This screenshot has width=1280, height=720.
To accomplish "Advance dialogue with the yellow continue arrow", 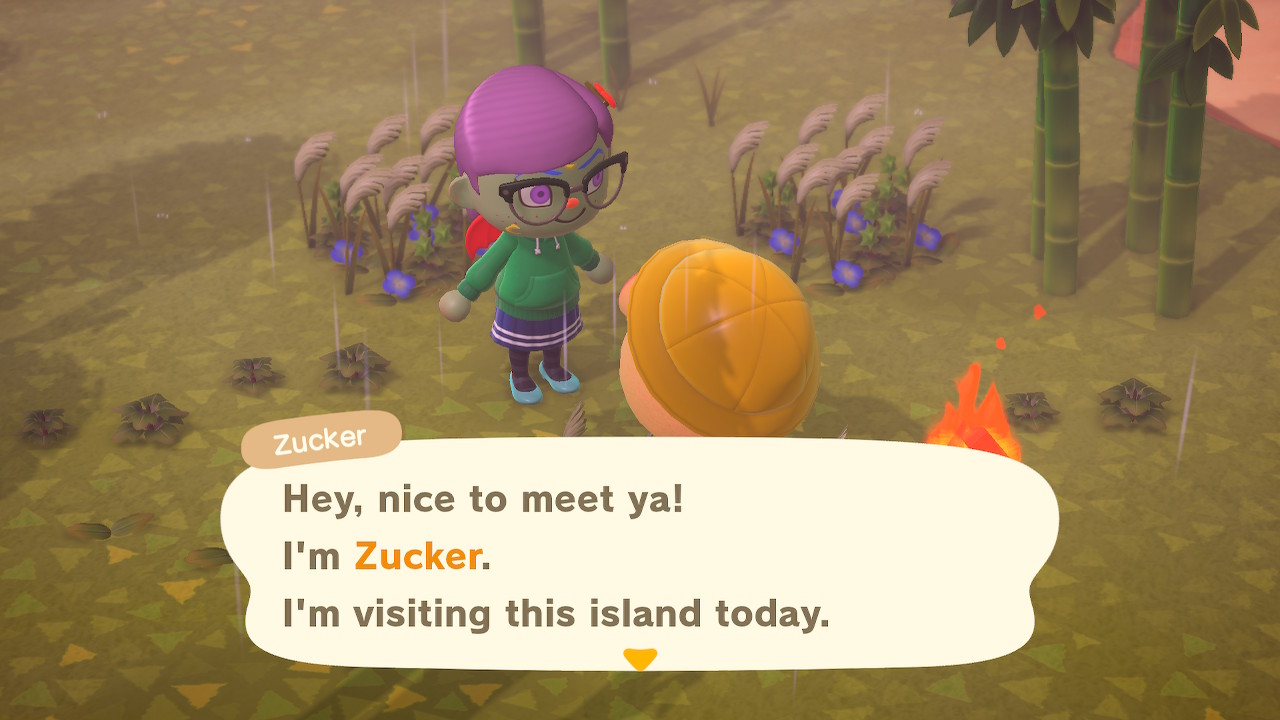I will click(639, 659).
